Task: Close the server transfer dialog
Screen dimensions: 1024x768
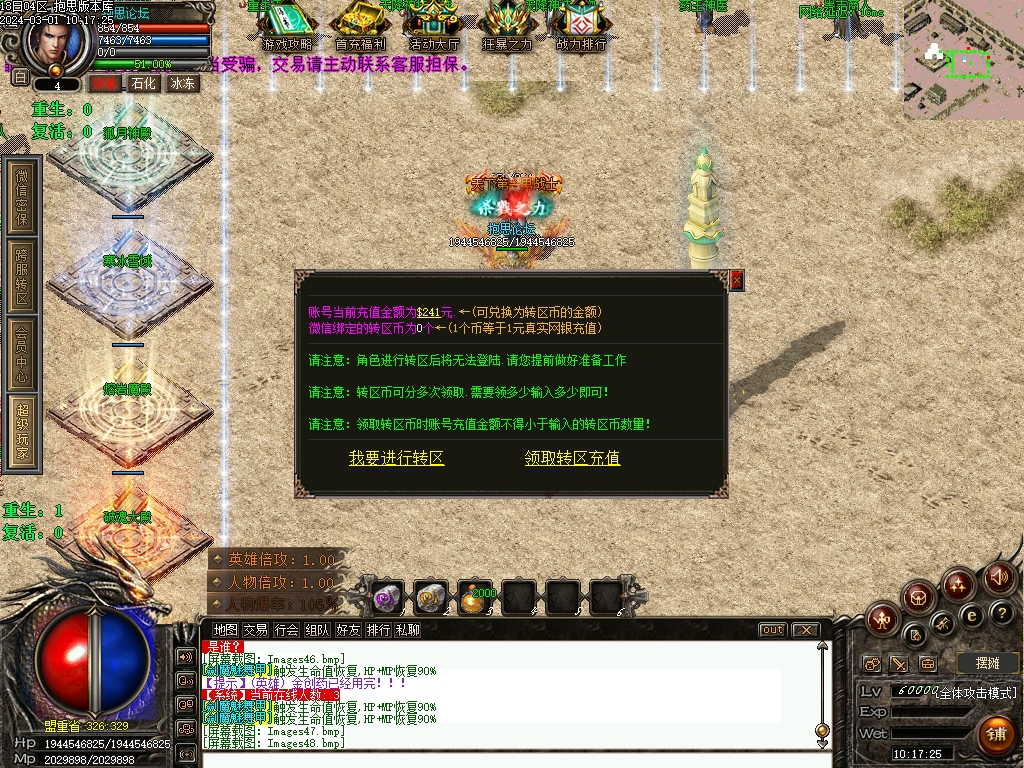Action: [737, 281]
